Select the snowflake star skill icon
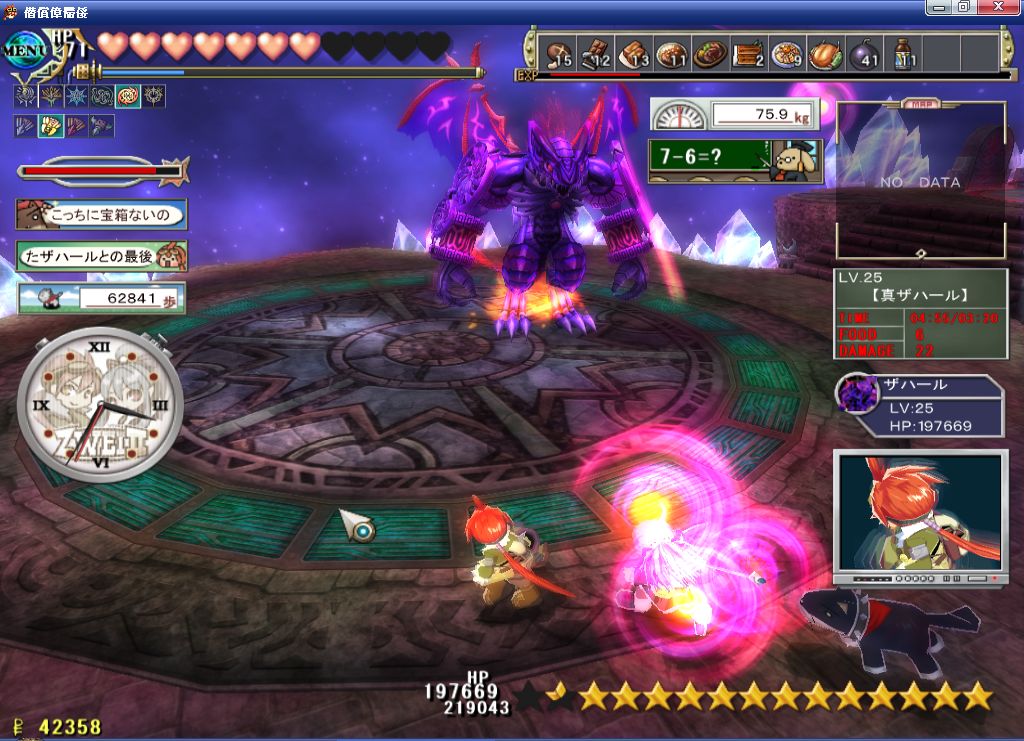 [76, 97]
